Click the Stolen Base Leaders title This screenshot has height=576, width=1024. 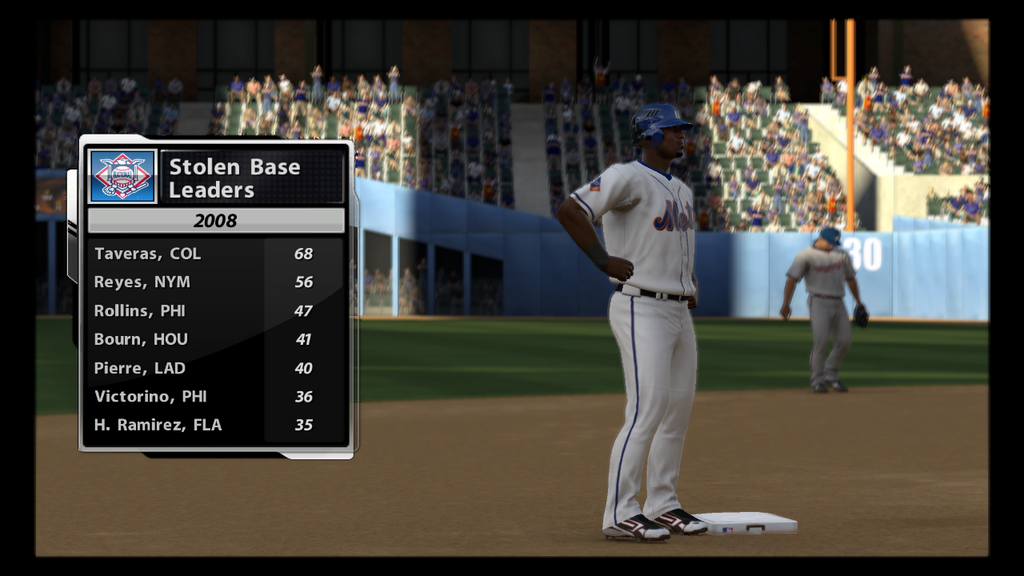pyautogui.click(x=234, y=178)
